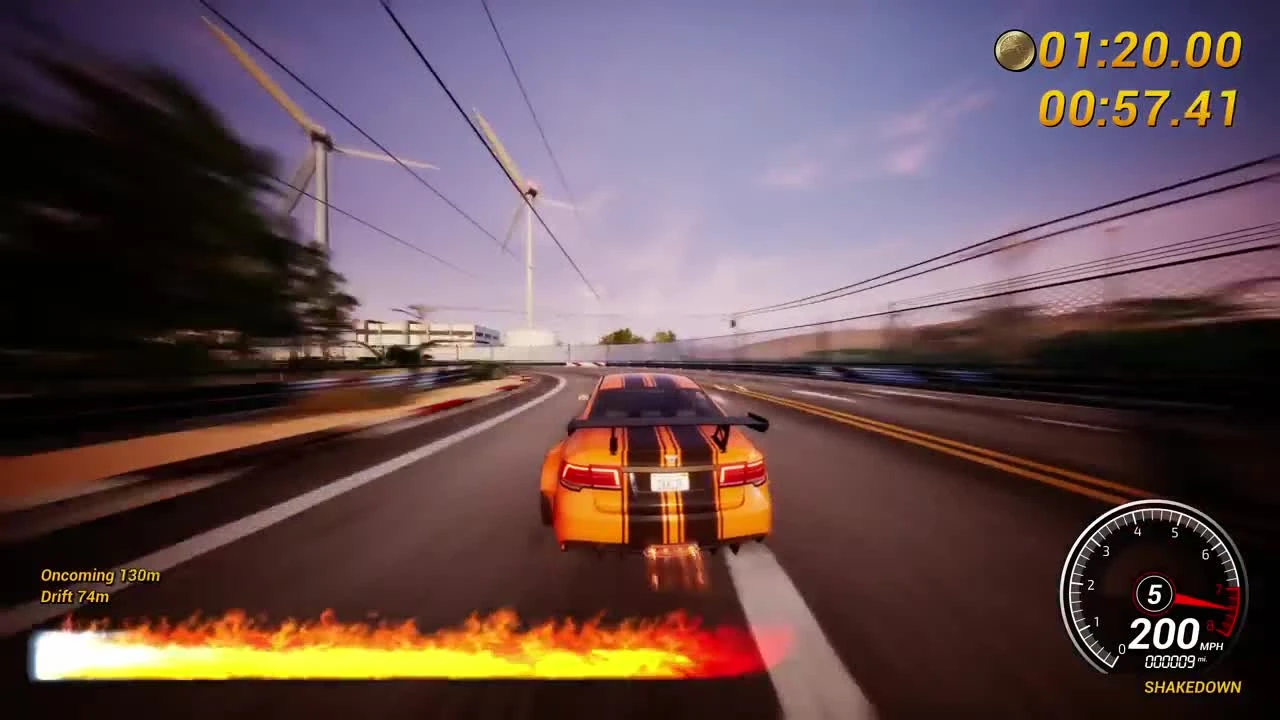Image resolution: width=1280 pixels, height=720 pixels.
Task: Click the Oncoming distance notification
Action: pyautogui.click(x=100, y=576)
